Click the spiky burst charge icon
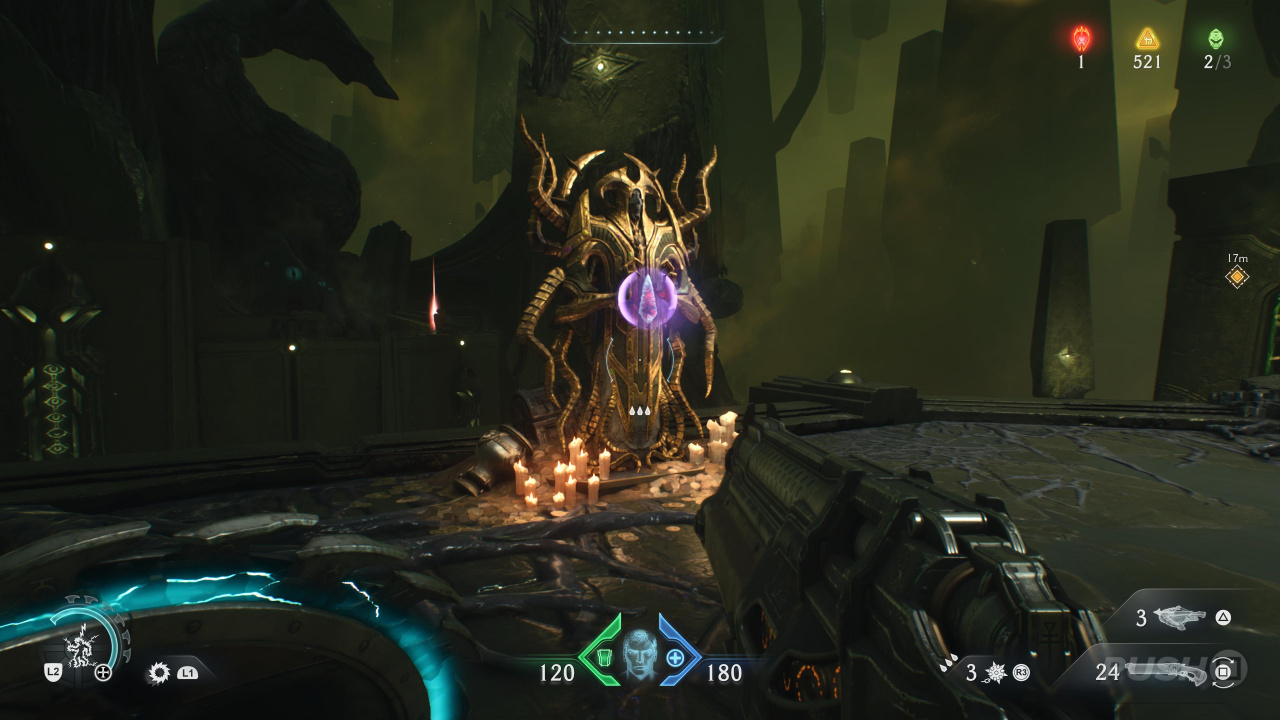The height and width of the screenshot is (720, 1280). 996,673
